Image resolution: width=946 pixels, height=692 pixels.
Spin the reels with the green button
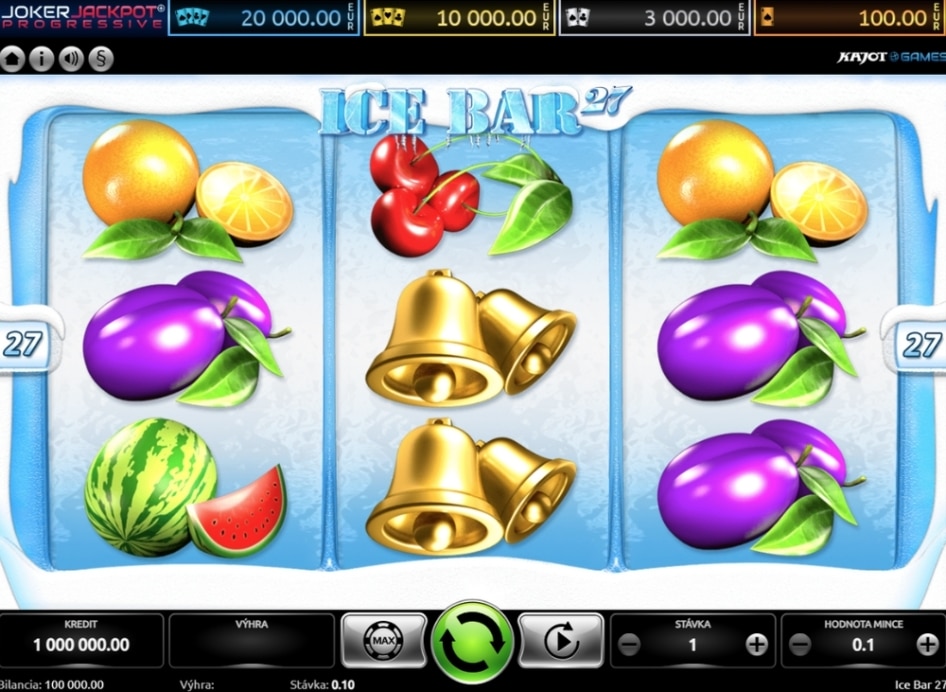point(472,641)
